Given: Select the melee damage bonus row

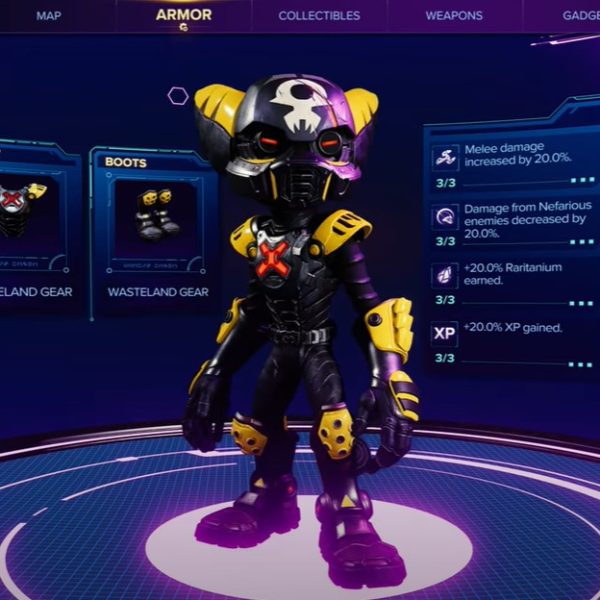Looking at the screenshot, I should point(512,164).
